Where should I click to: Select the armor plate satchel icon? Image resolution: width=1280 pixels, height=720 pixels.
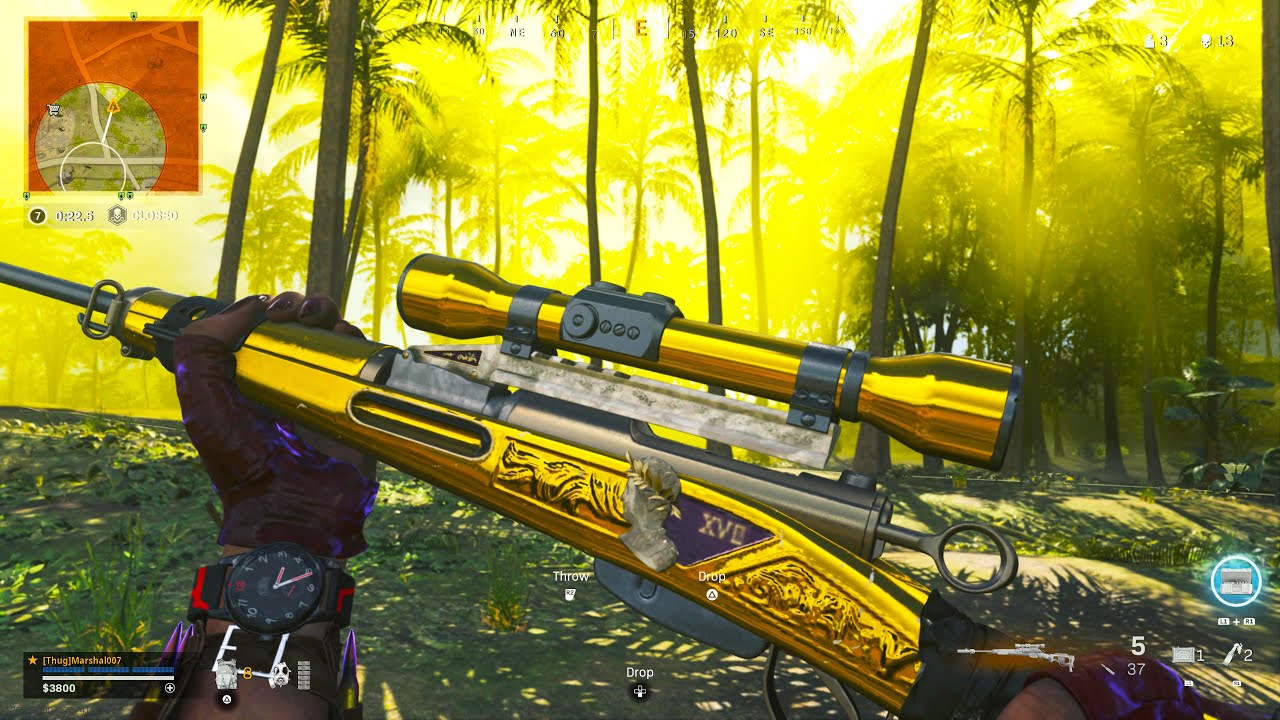227,674
